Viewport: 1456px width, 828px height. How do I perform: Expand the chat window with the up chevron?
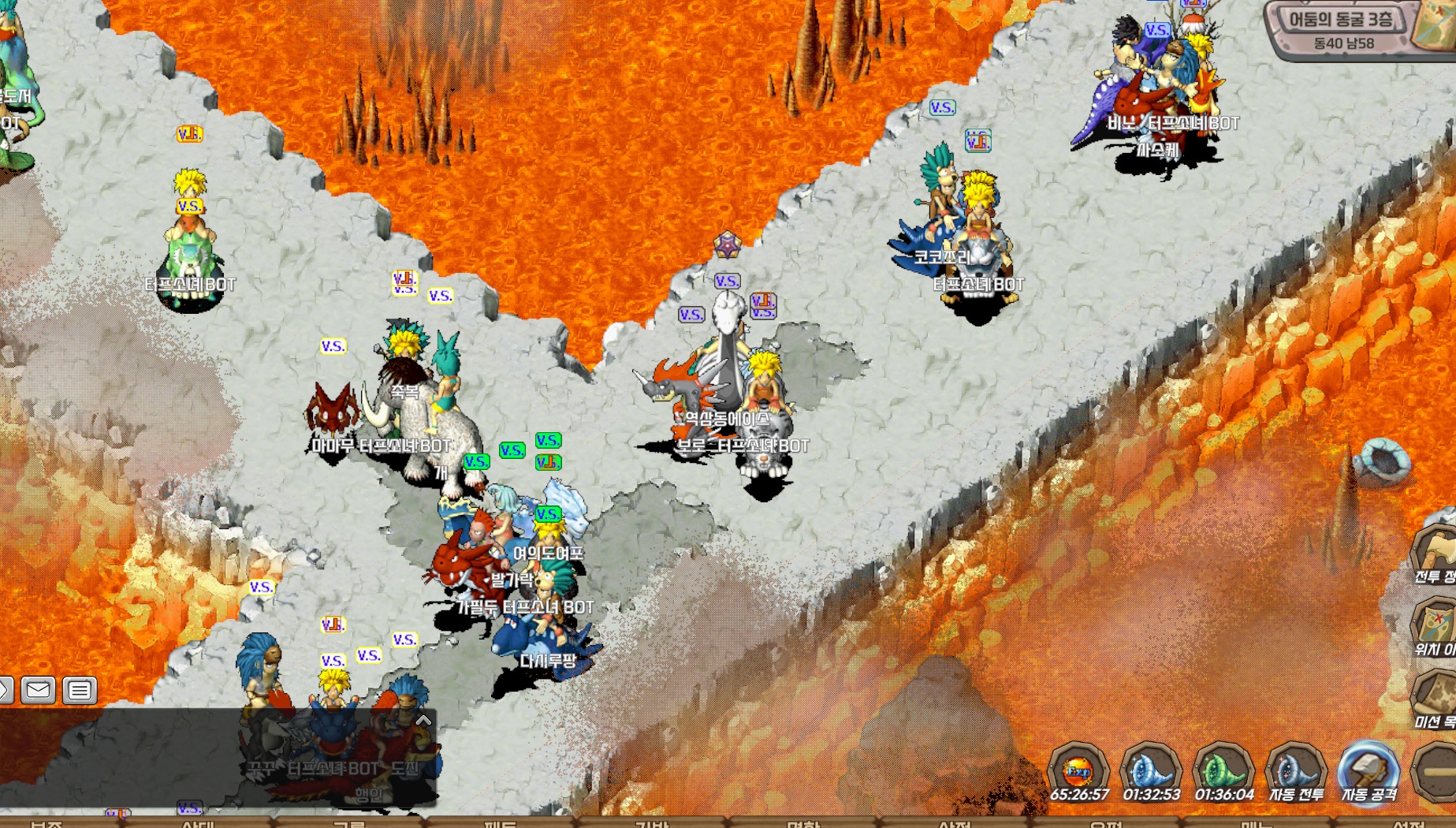pyautogui.click(x=423, y=720)
